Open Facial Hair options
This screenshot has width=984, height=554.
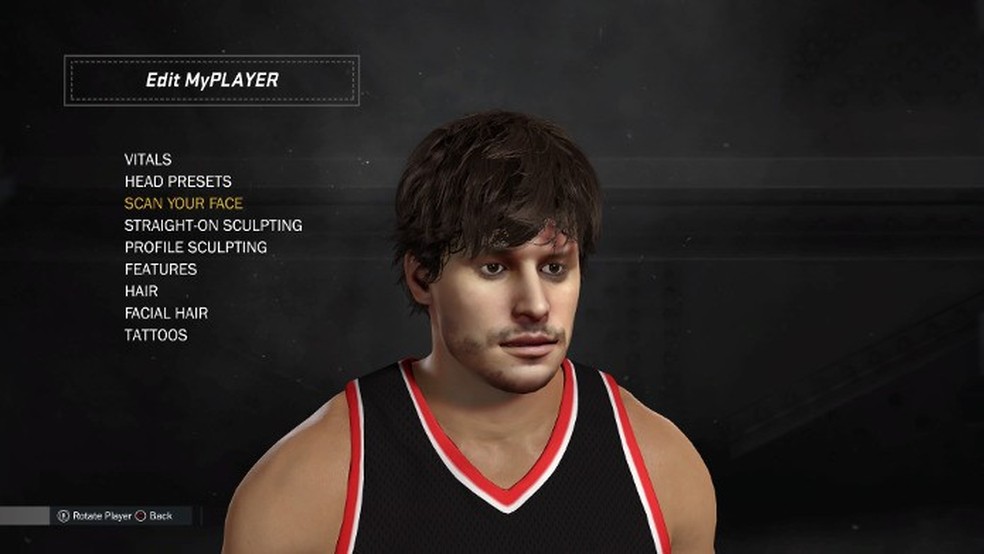(x=166, y=313)
